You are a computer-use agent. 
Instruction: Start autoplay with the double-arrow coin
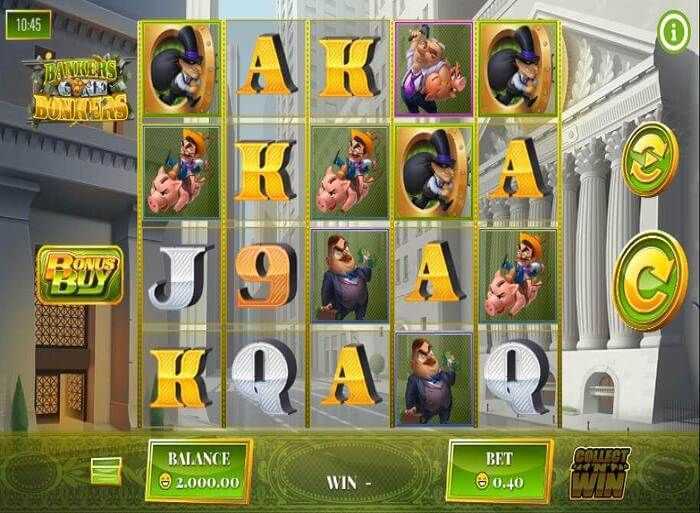pyautogui.click(x=649, y=160)
